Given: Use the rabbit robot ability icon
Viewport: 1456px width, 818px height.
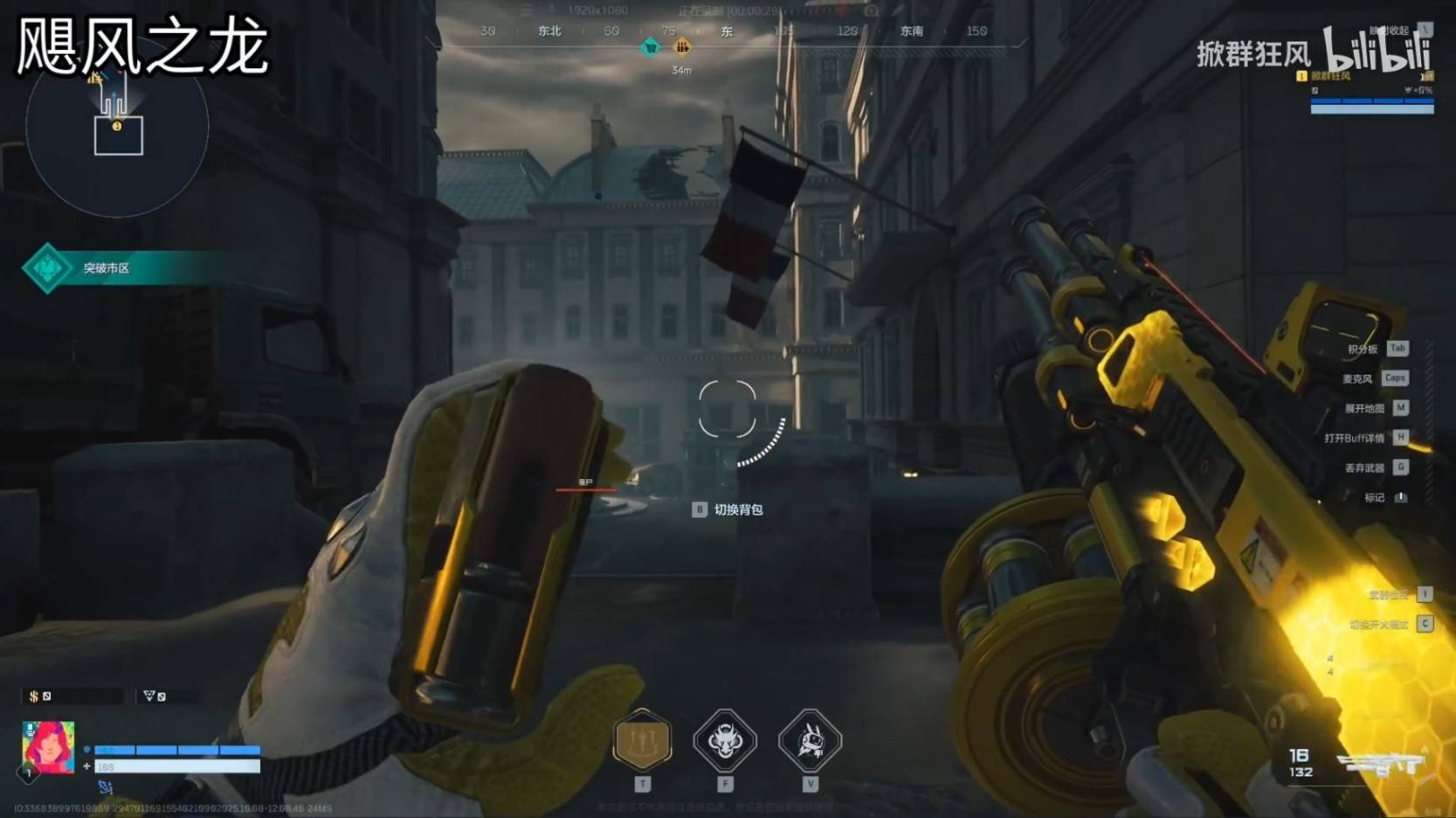Looking at the screenshot, I should [810, 741].
